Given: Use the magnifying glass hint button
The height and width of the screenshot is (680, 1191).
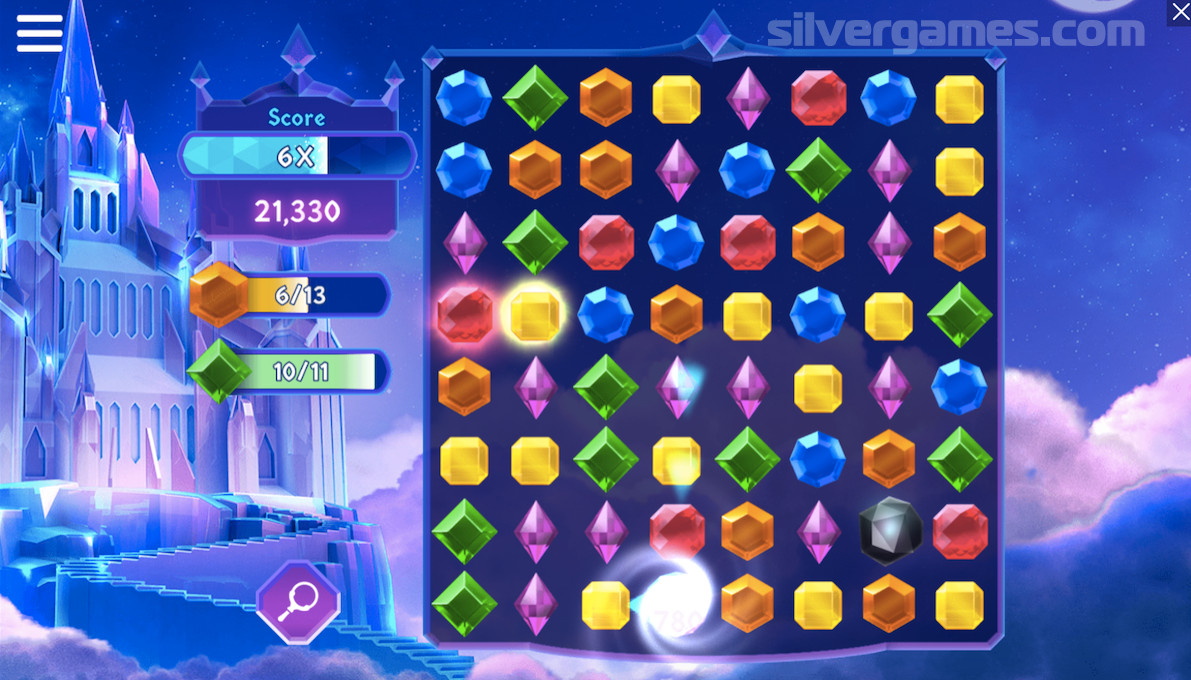Looking at the screenshot, I should [x=298, y=602].
